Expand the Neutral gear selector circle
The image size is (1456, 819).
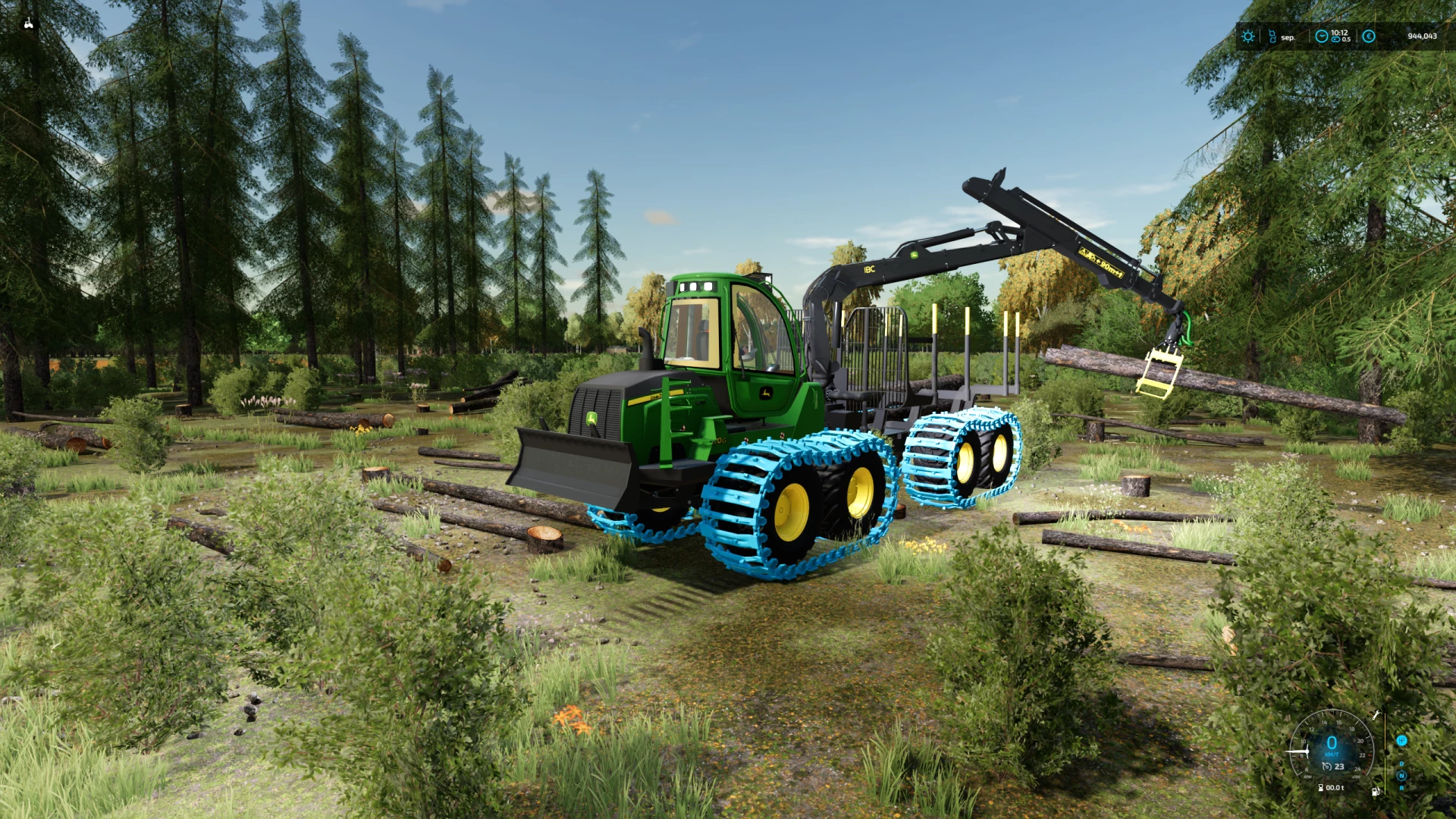1401,777
